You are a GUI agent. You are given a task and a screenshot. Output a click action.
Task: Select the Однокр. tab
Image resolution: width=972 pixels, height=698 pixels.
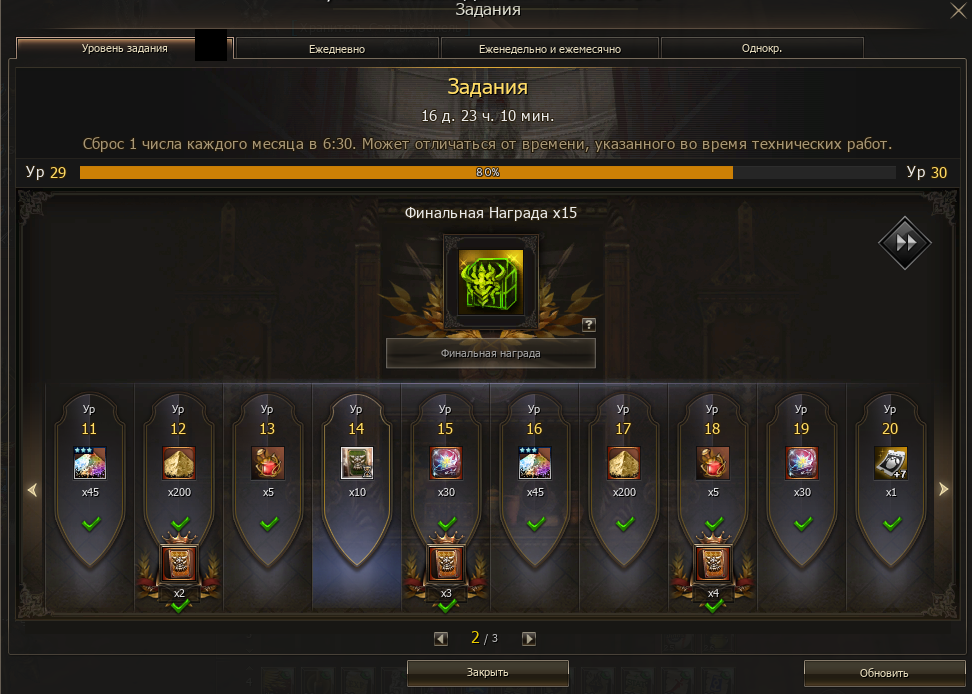click(x=762, y=48)
